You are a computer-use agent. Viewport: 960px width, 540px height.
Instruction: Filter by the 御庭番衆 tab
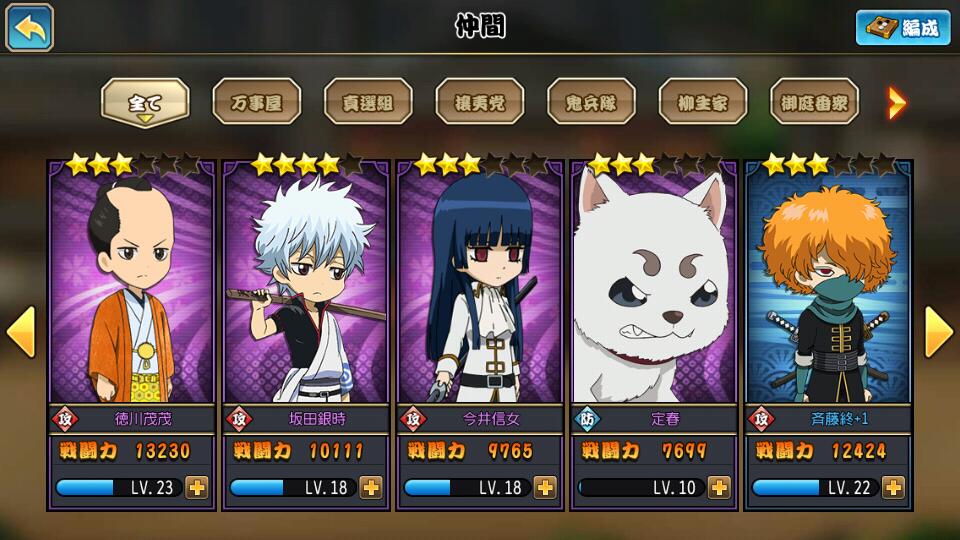click(814, 102)
